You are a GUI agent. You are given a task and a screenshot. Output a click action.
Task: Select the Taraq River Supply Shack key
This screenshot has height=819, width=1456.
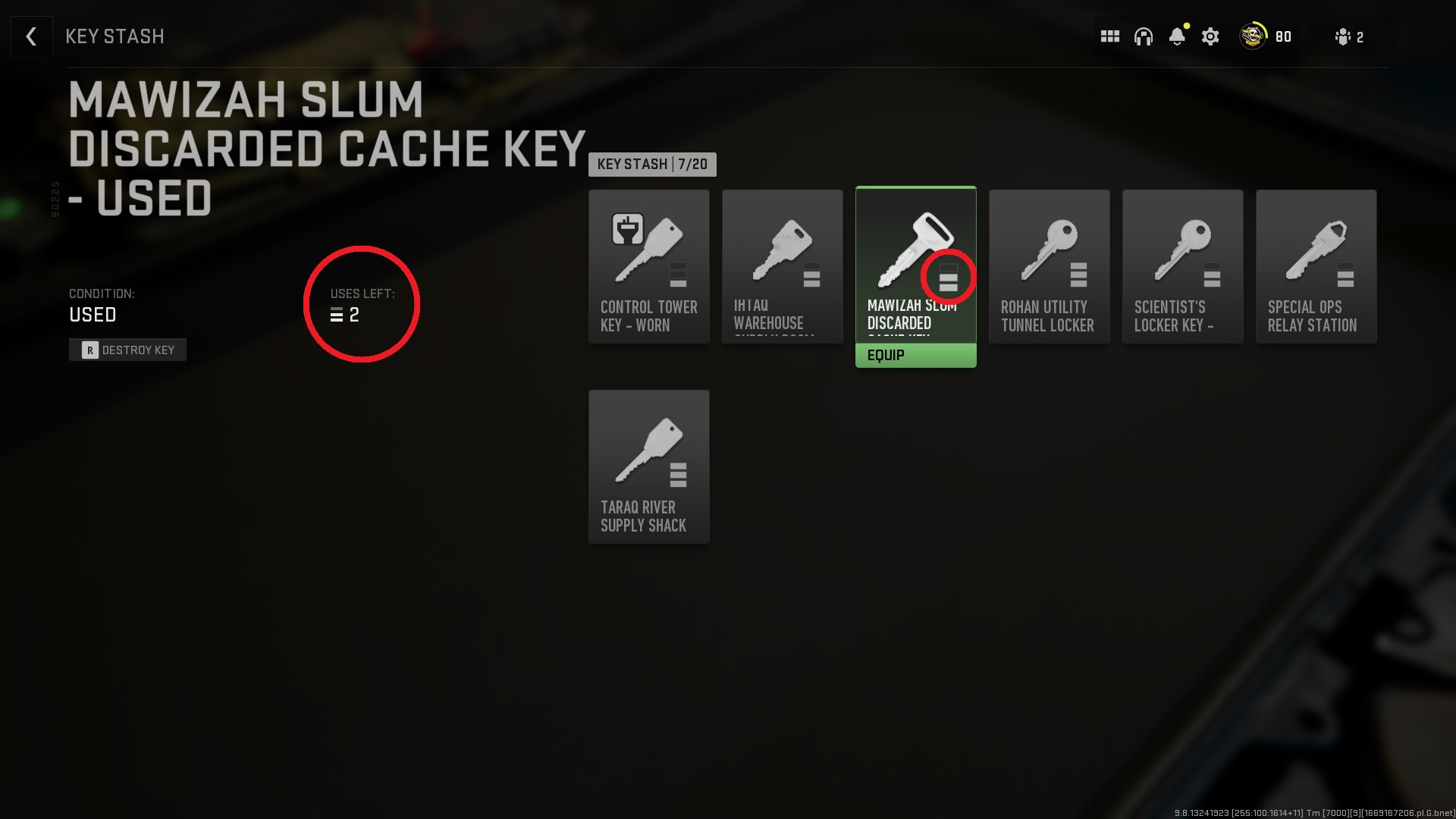[648, 466]
